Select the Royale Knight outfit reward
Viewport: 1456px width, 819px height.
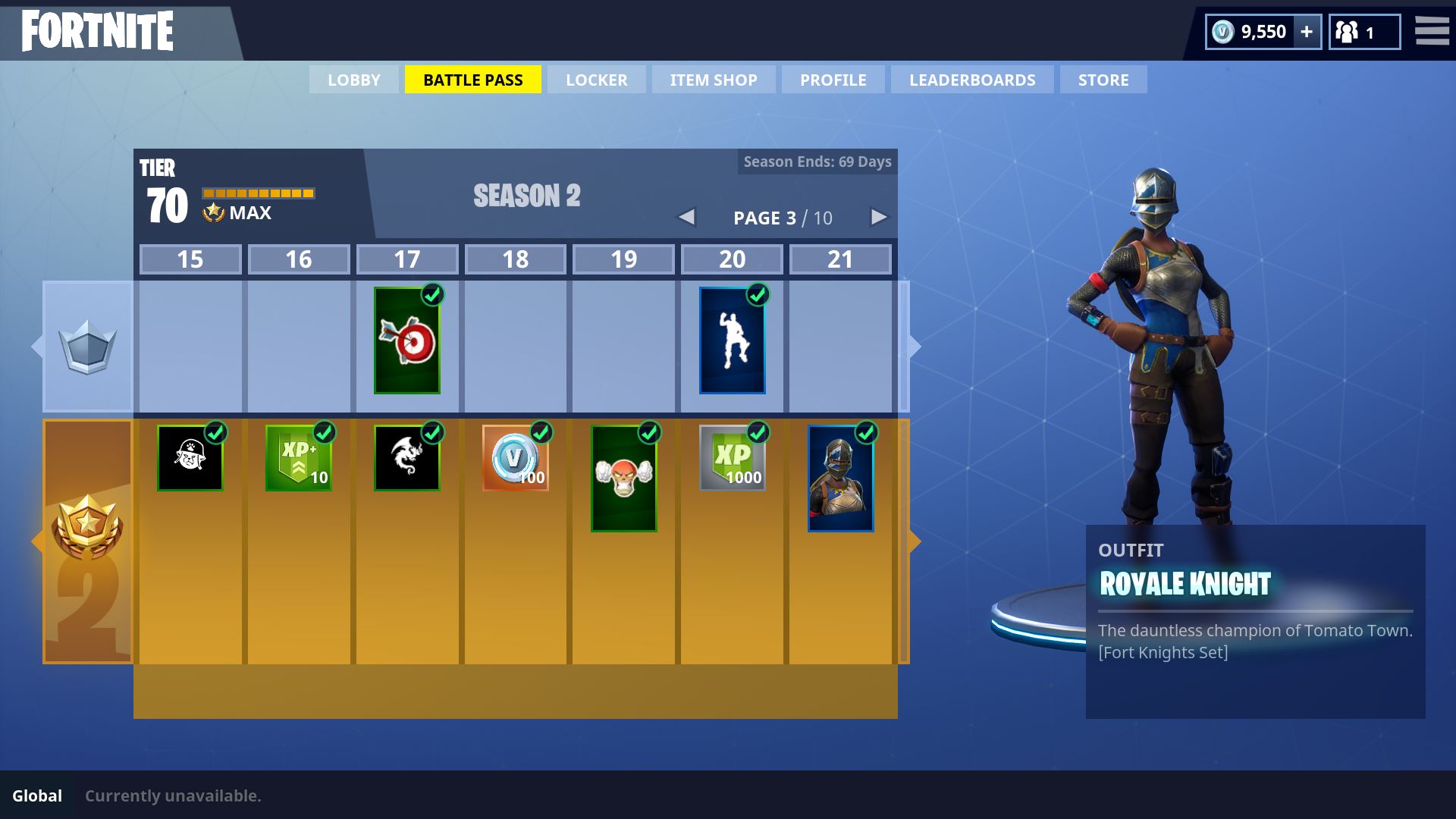click(x=840, y=479)
